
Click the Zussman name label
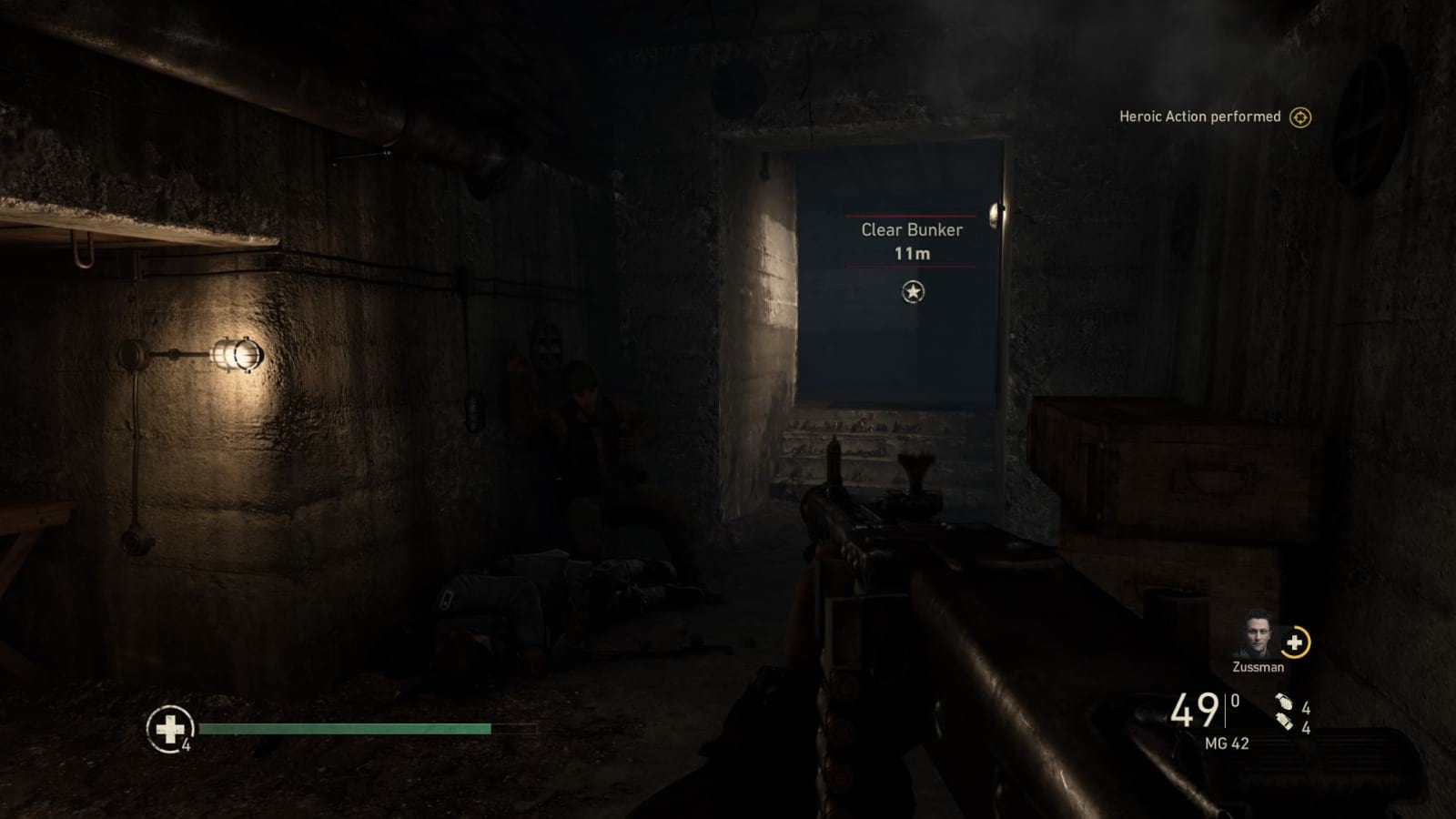[x=1257, y=667]
